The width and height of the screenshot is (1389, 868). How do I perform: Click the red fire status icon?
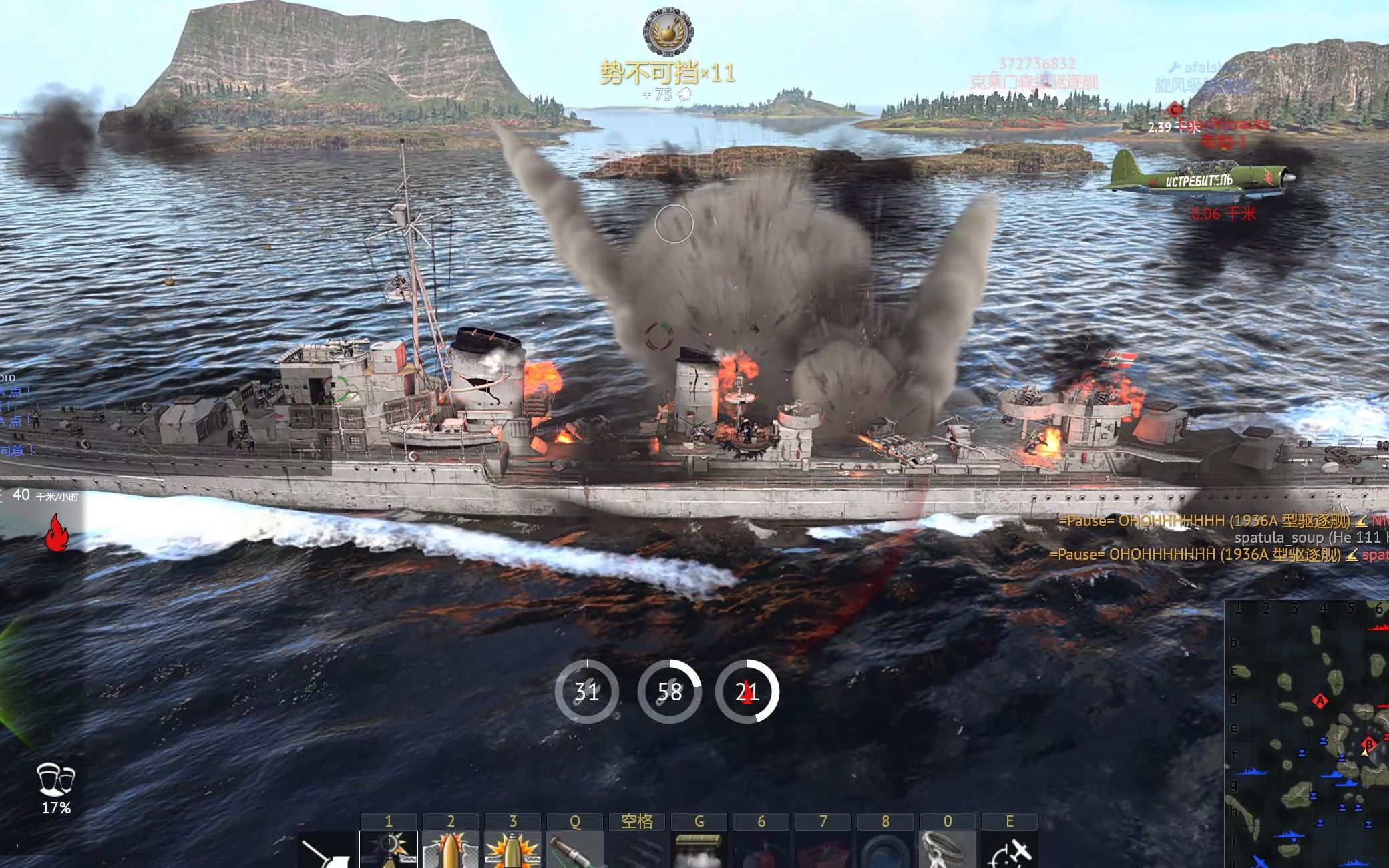tap(57, 533)
